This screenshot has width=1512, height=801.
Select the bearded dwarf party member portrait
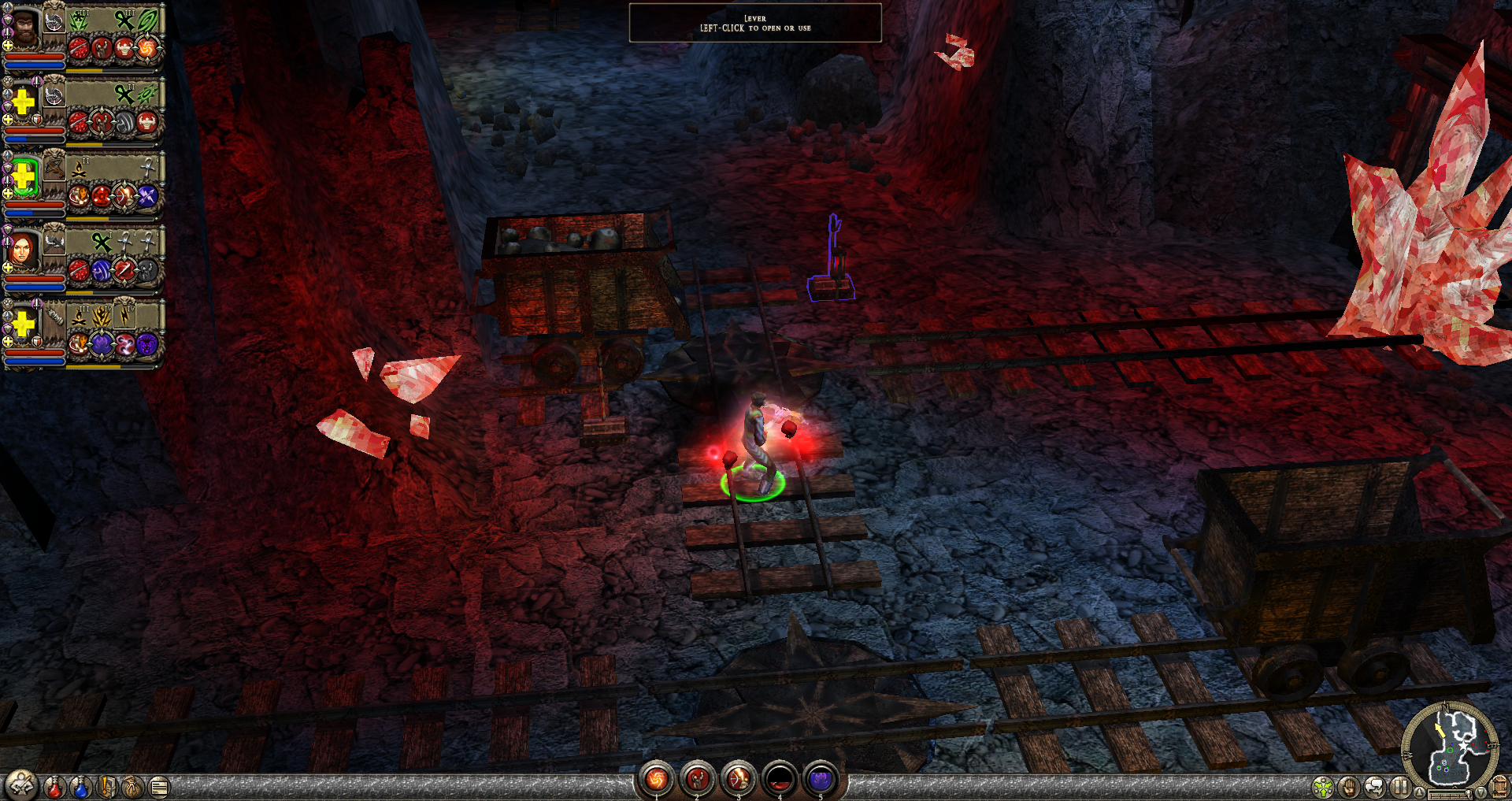(x=24, y=27)
